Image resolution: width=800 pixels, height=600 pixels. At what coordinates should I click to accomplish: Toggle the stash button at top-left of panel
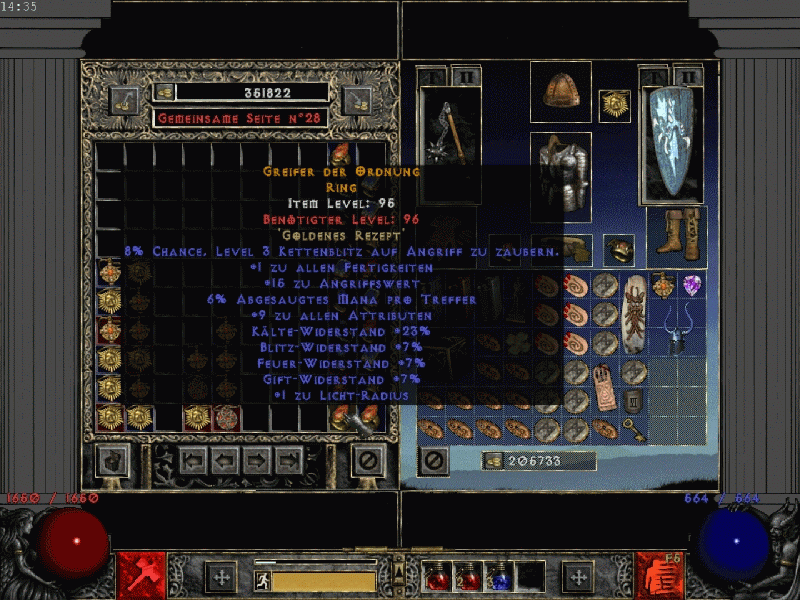124,100
